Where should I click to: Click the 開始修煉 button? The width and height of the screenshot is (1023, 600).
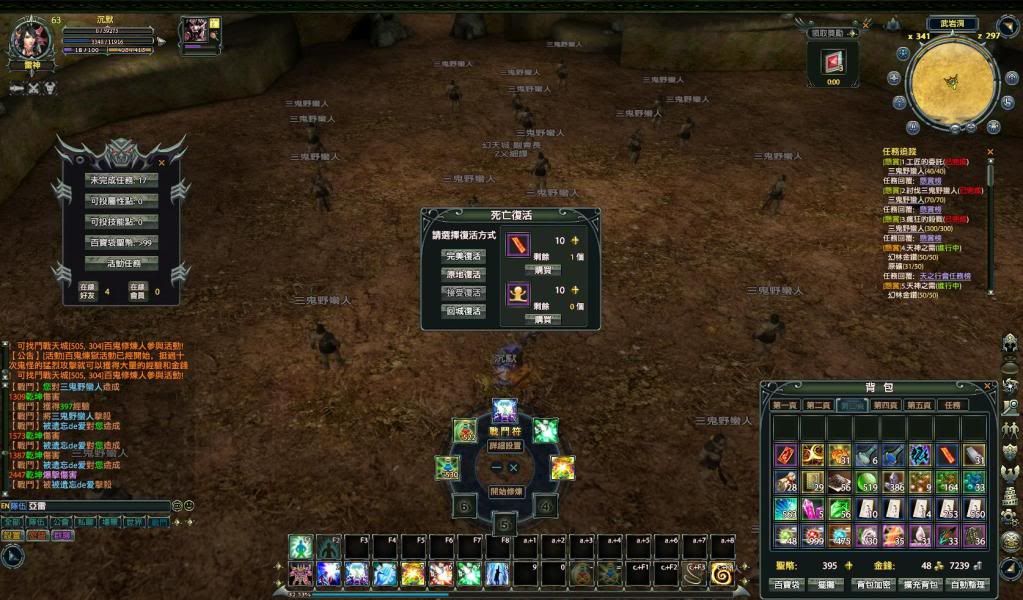click(505, 491)
